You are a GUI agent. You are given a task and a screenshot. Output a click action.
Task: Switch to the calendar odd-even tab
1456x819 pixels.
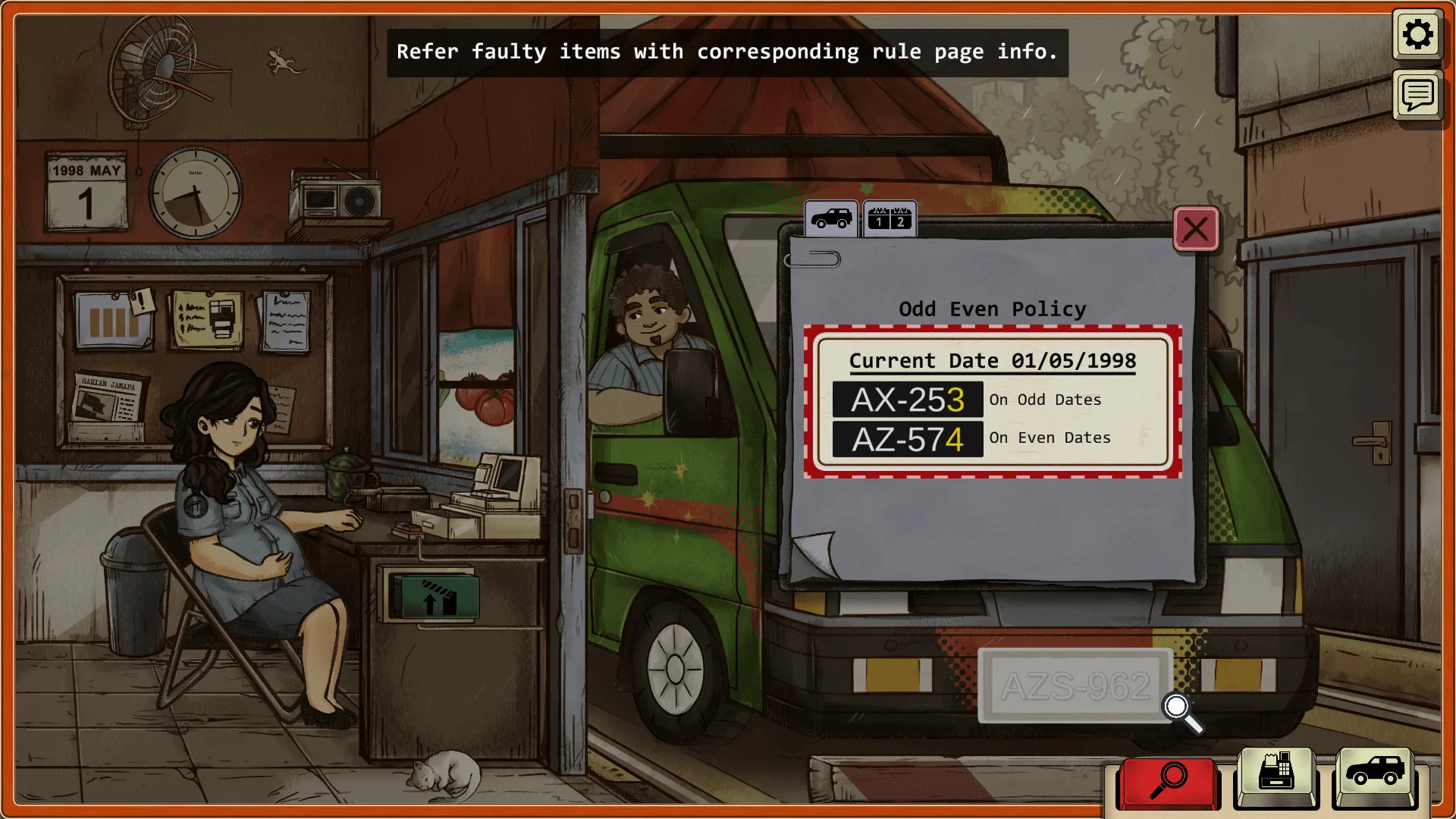point(890,219)
